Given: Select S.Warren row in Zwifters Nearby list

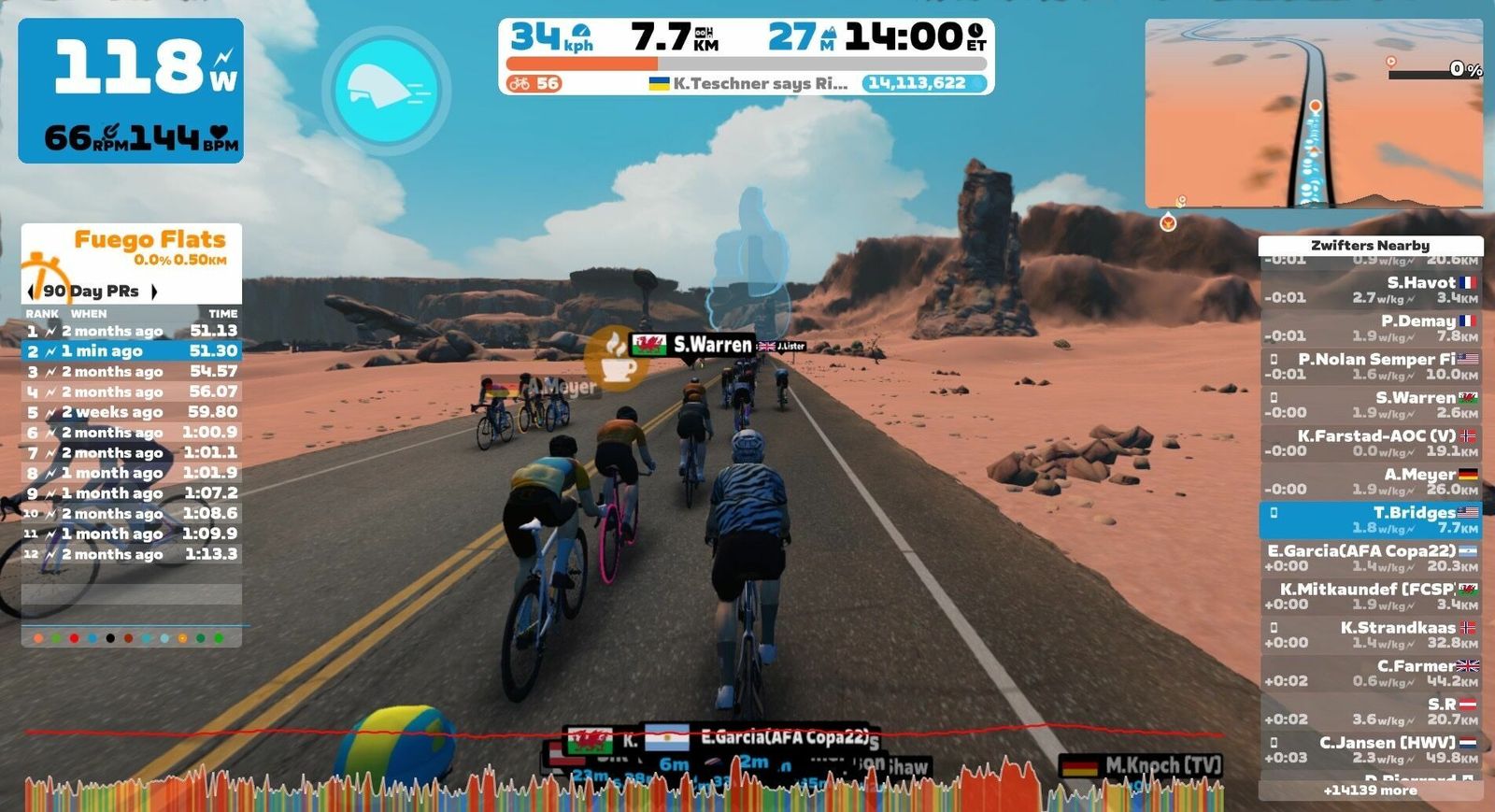Looking at the screenshot, I should click(x=1371, y=405).
